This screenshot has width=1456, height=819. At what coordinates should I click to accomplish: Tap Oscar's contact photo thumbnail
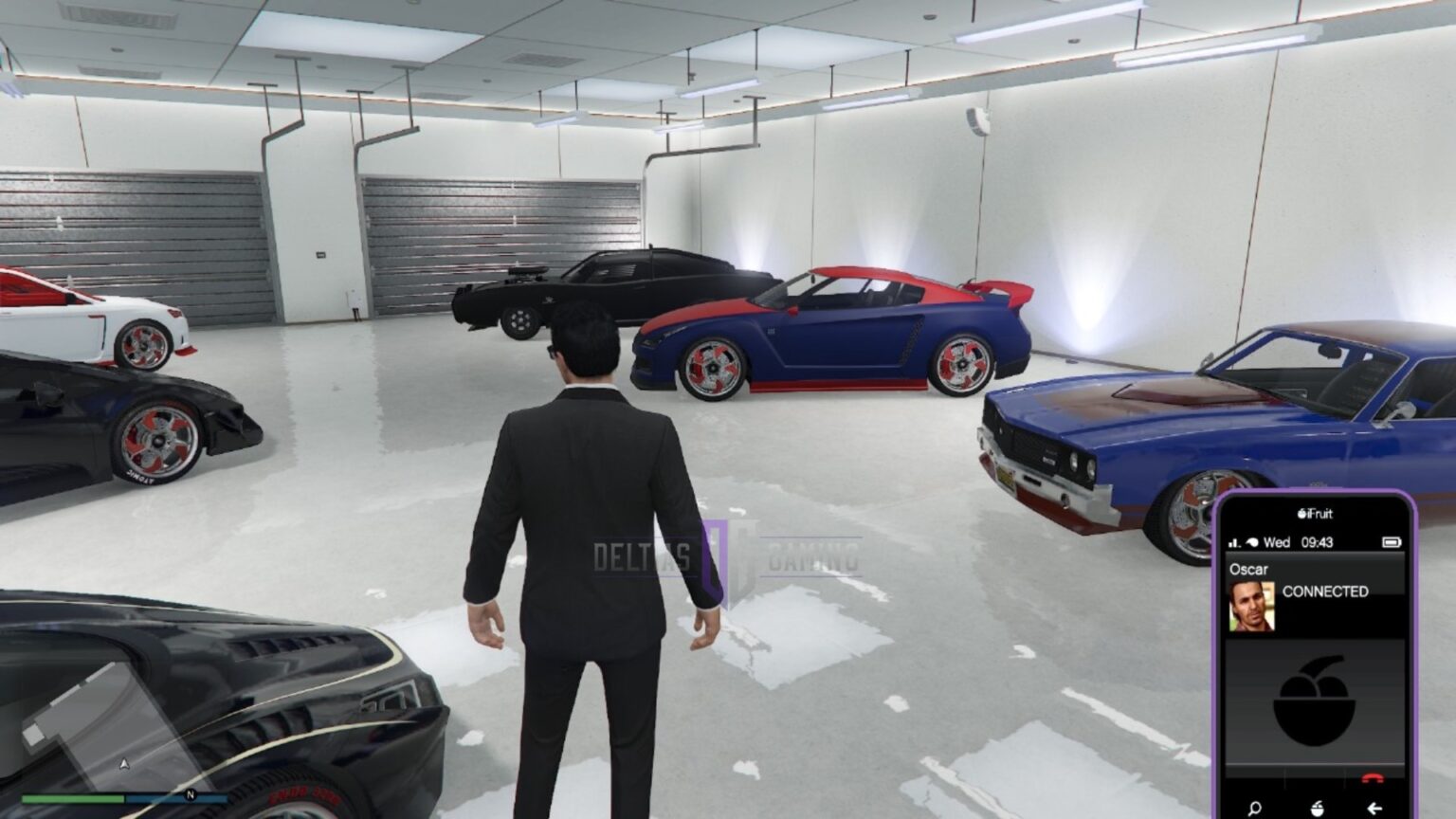pos(1251,606)
